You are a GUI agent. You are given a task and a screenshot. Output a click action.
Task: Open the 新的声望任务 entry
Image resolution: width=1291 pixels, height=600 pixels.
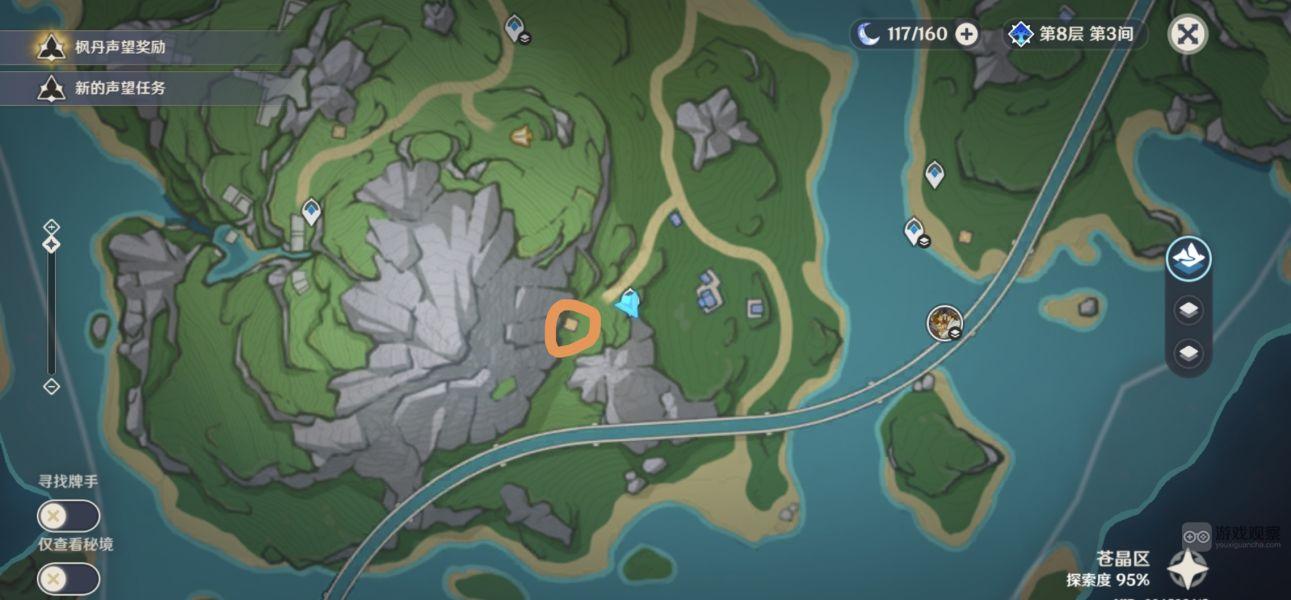pos(118,88)
